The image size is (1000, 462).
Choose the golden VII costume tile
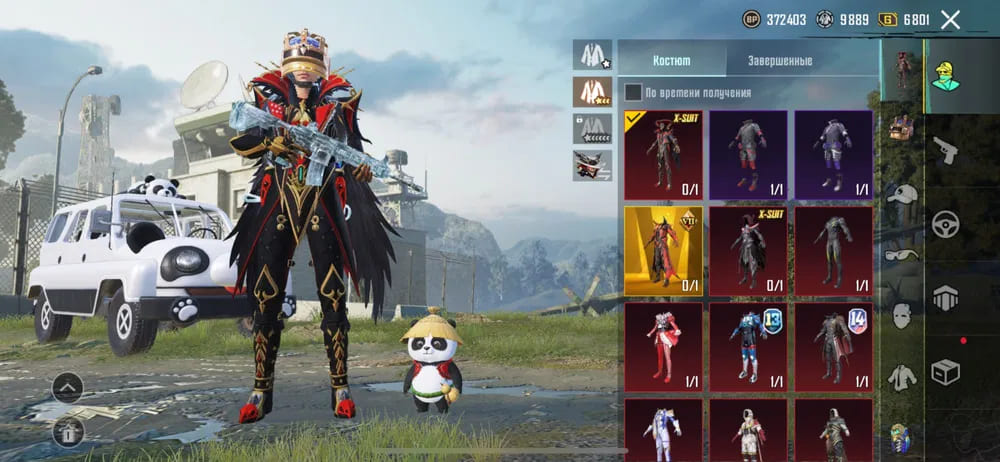(x=663, y=251)
